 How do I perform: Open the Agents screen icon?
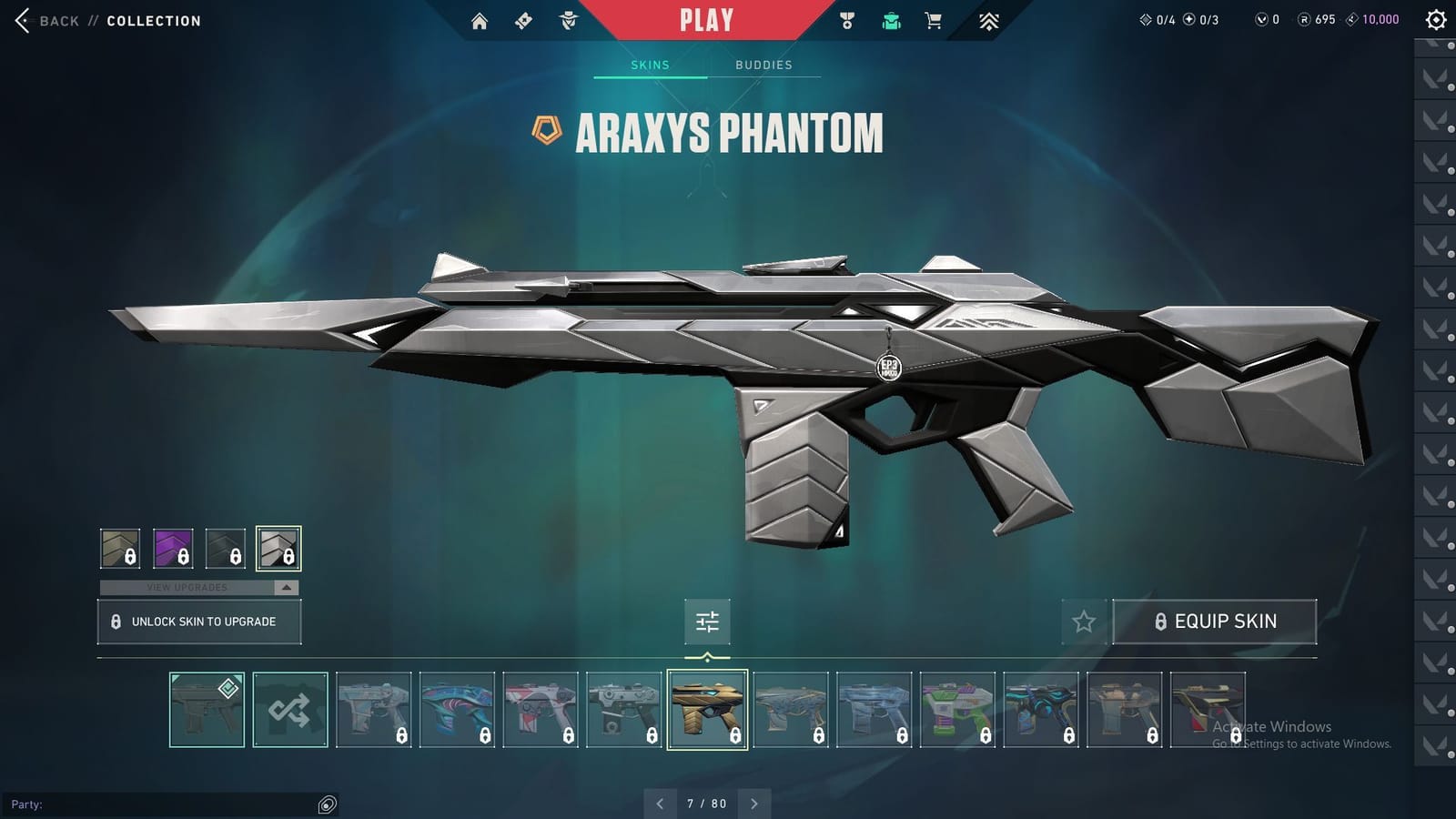point(566,19)
